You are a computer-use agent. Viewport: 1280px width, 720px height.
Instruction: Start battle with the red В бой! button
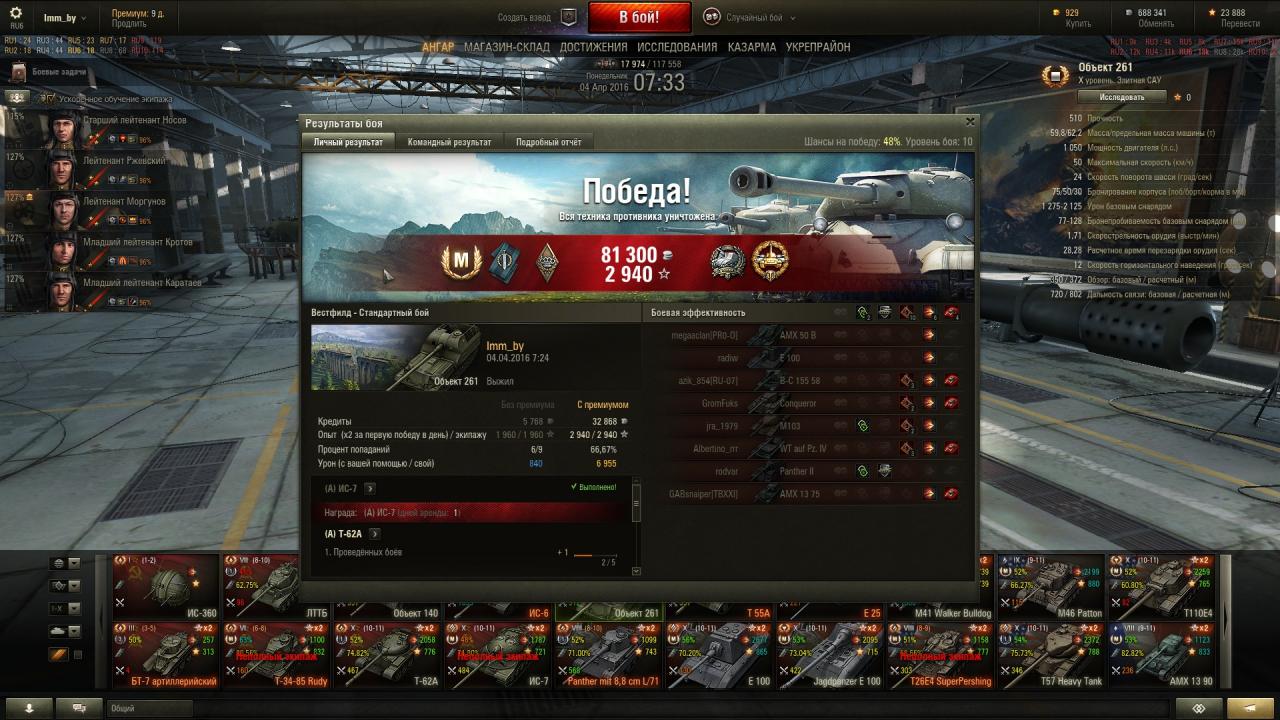click(x=639, y=17)
